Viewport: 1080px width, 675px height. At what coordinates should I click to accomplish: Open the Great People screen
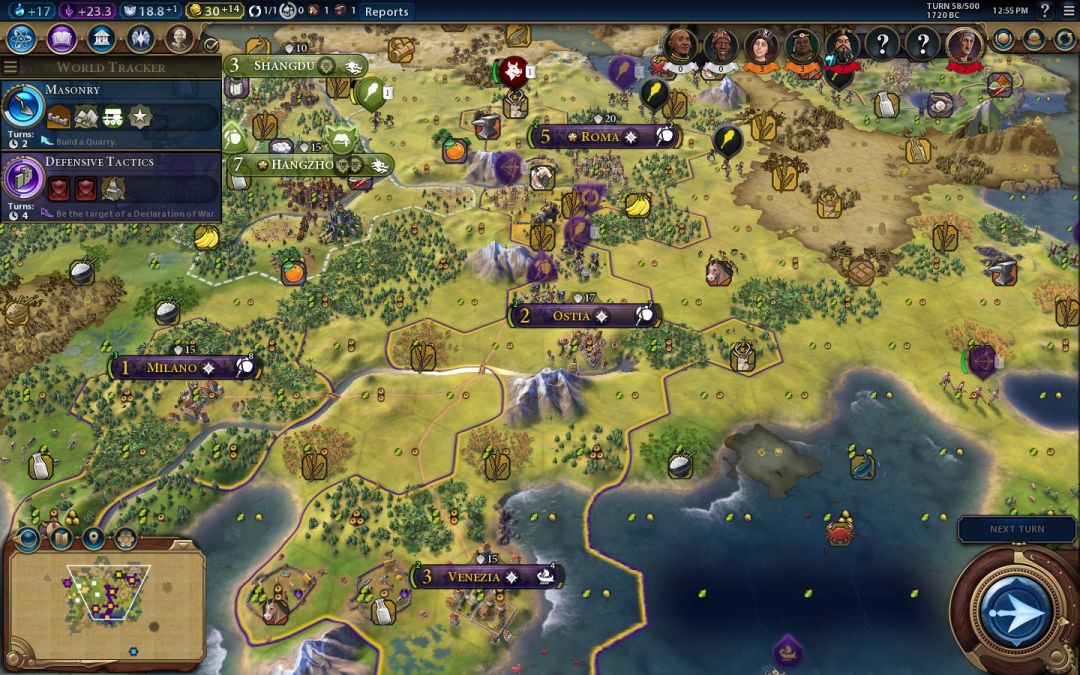(179, 39)
